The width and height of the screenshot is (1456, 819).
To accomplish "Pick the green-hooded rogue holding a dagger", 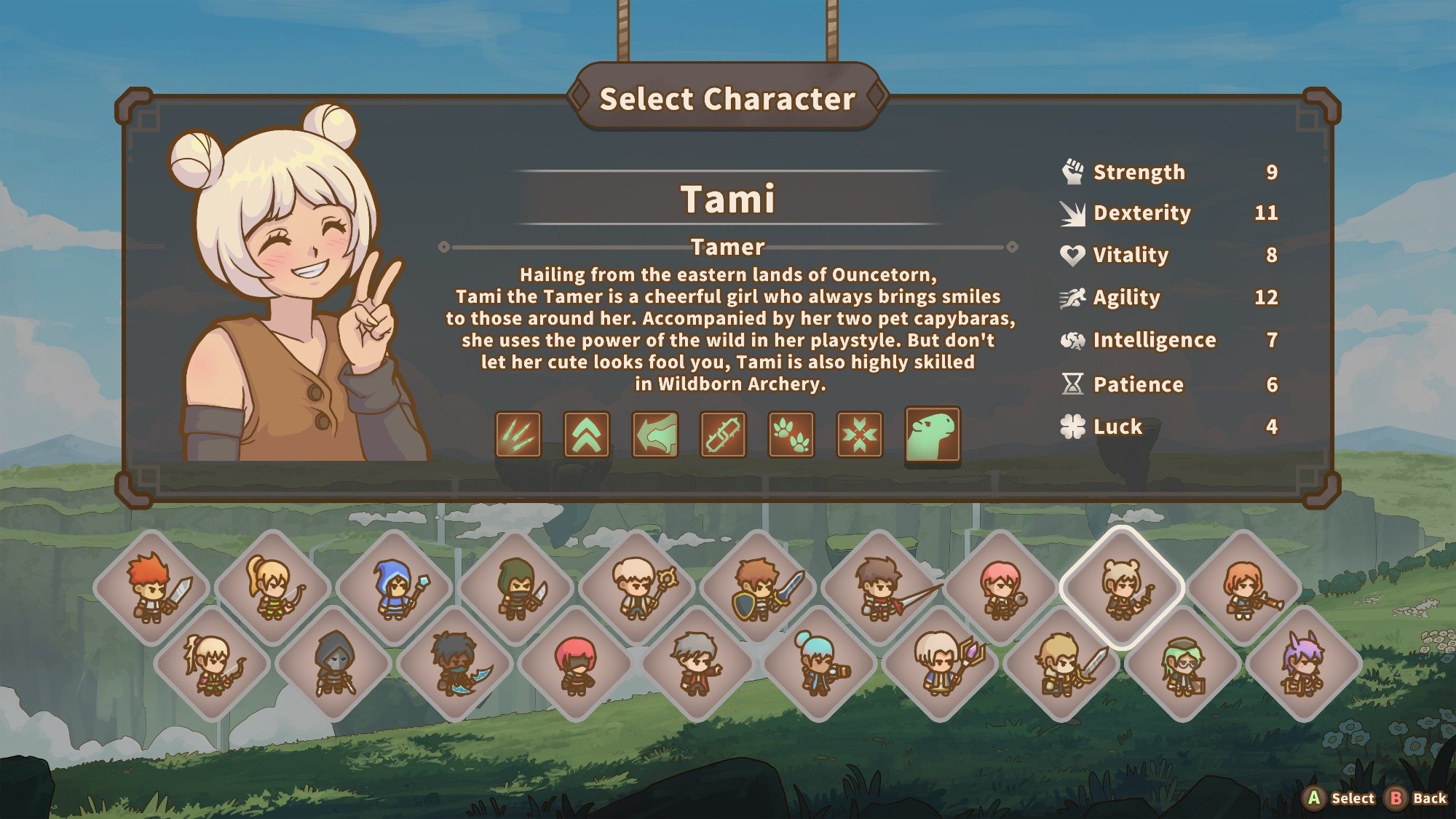I will click(515, 588).
